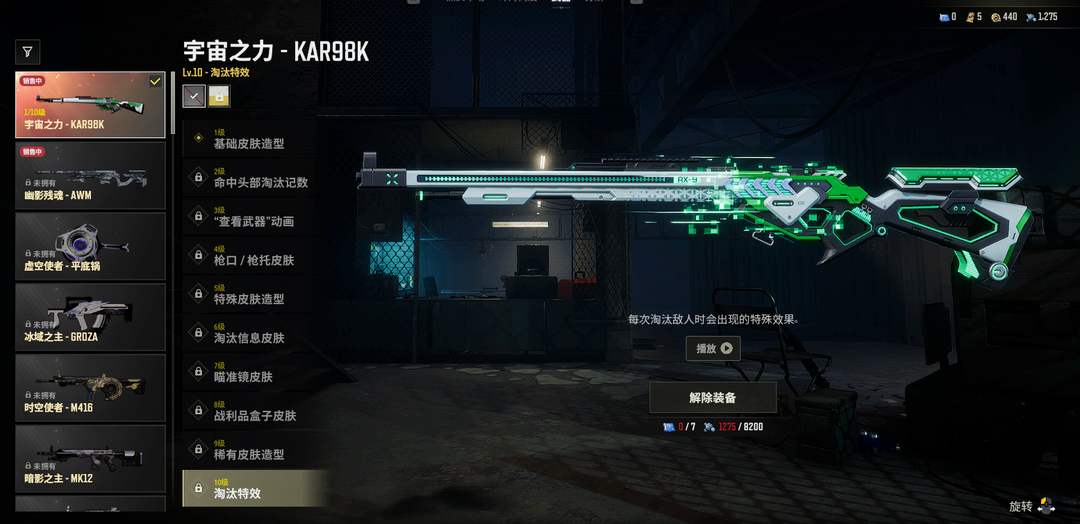The width and height of the screenshot is (1080, 524).
Task: Choose the 幽影残魂 - AWM skin
Action: click(90, 176)
